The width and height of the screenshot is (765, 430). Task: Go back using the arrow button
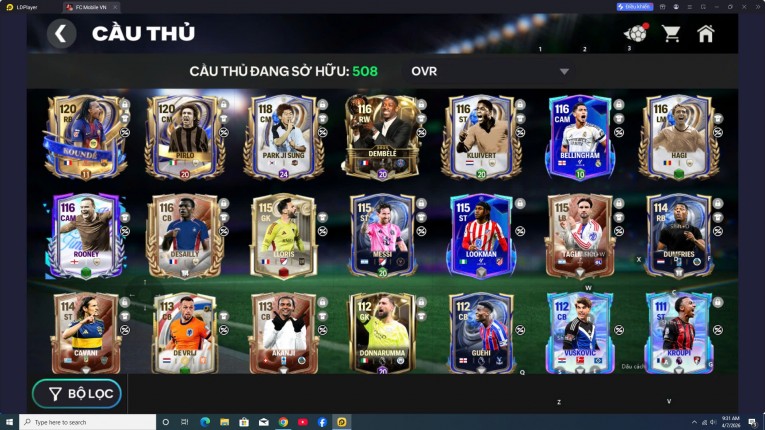pos(61,34)
